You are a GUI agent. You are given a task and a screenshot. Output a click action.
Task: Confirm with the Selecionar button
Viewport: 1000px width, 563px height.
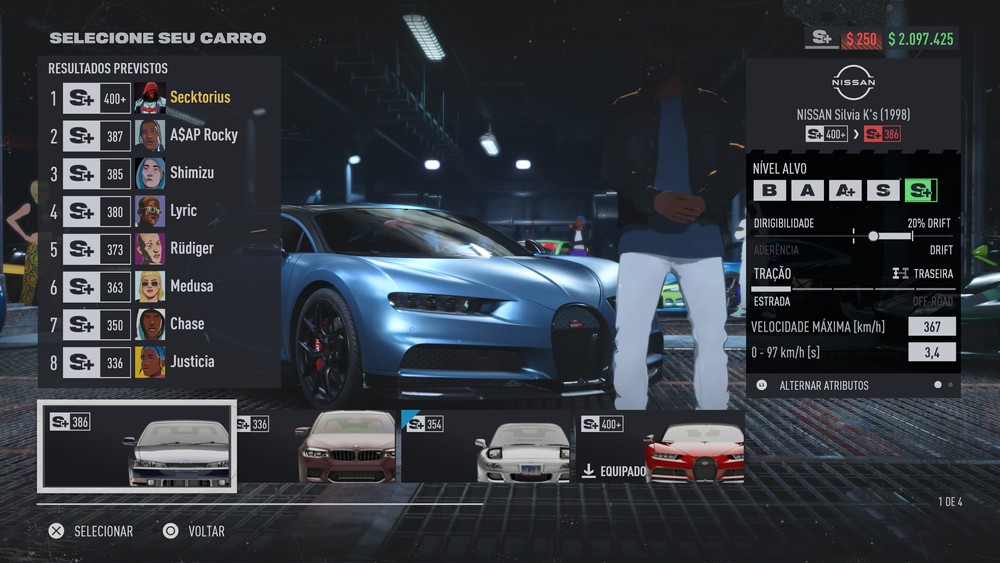[x=92, y=531]
